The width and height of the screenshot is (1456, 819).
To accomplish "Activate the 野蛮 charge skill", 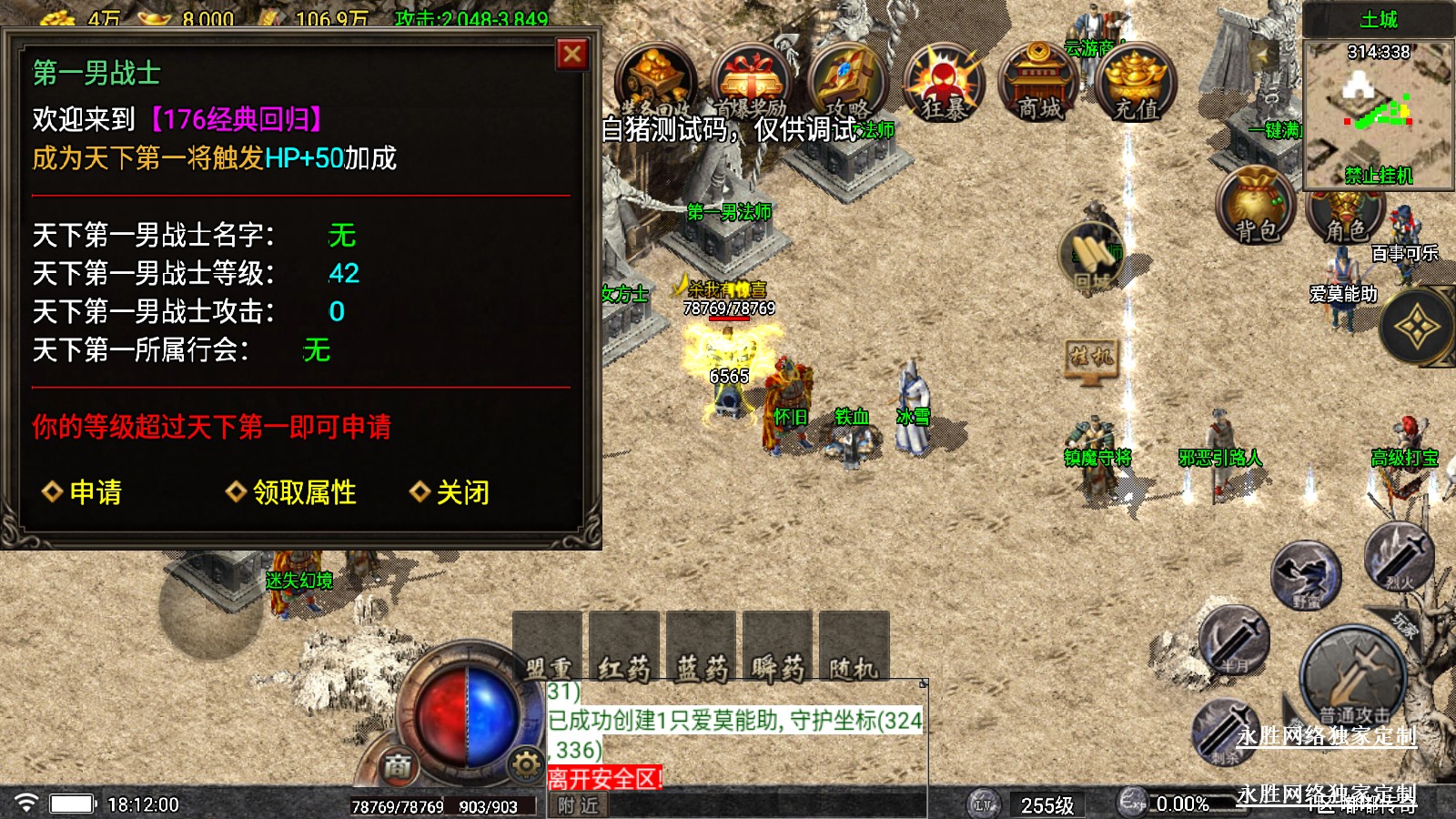I will click(x=1306, y=575).
